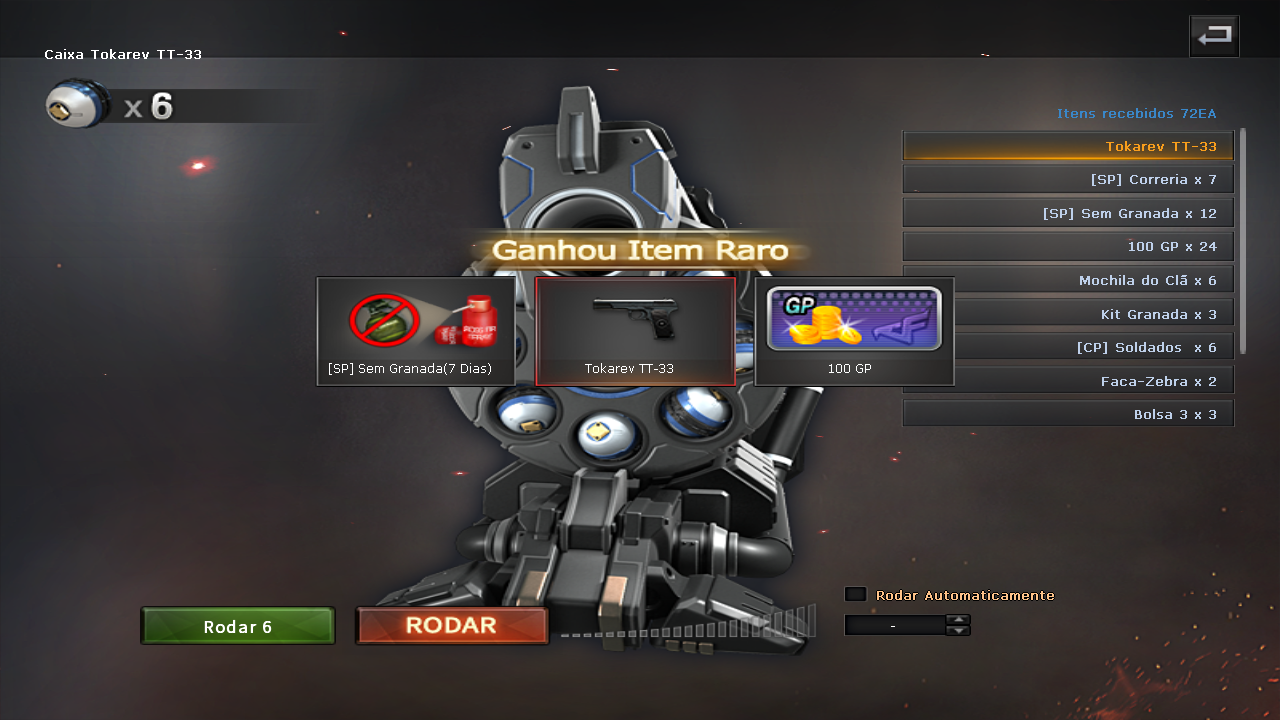The width and height of the screenshot is (1280, 720).
Task: Spin once with the red RODAR button
Action: pyautogui.click(x=452, y=626)
